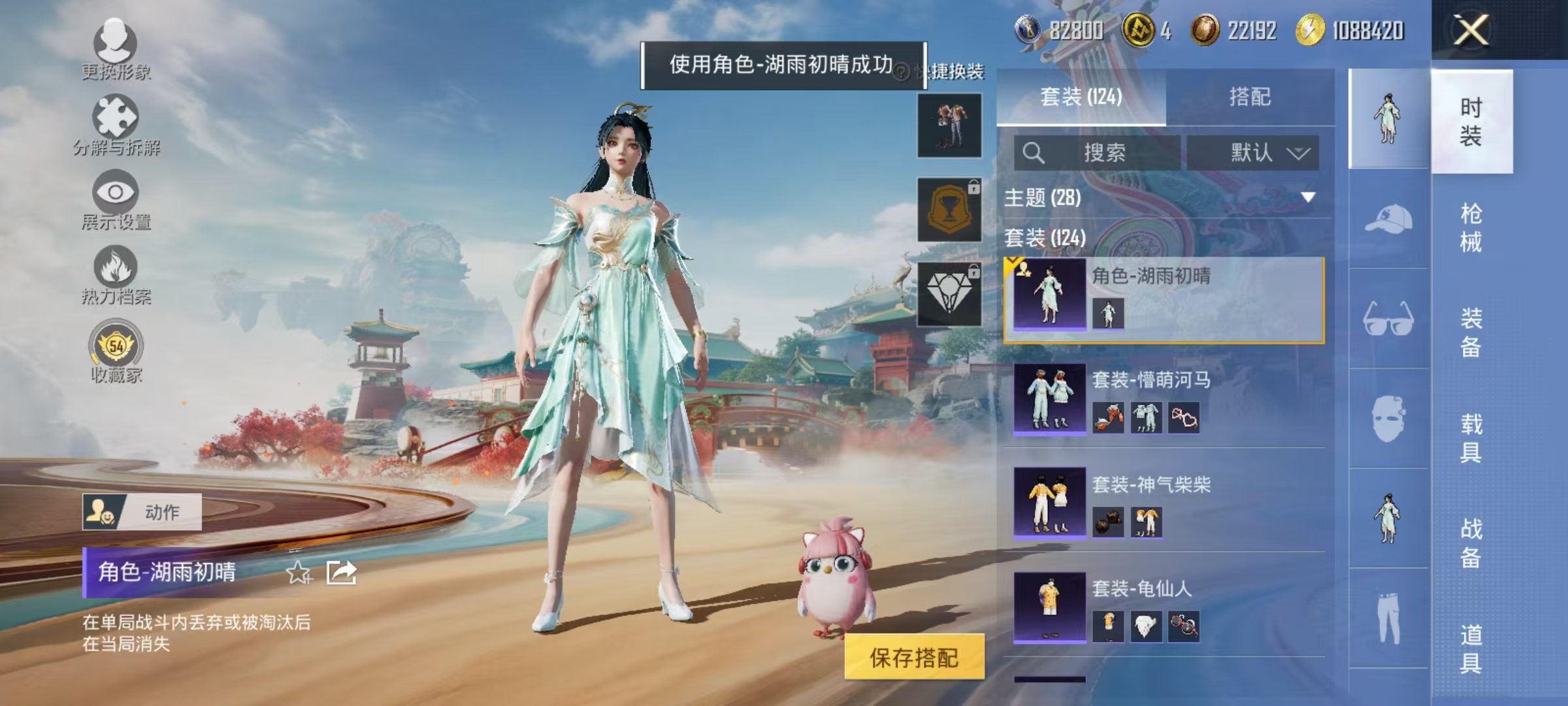1568x706 pixels.
Task: Open the 默认 sort dropdown
Action: 1252,153
